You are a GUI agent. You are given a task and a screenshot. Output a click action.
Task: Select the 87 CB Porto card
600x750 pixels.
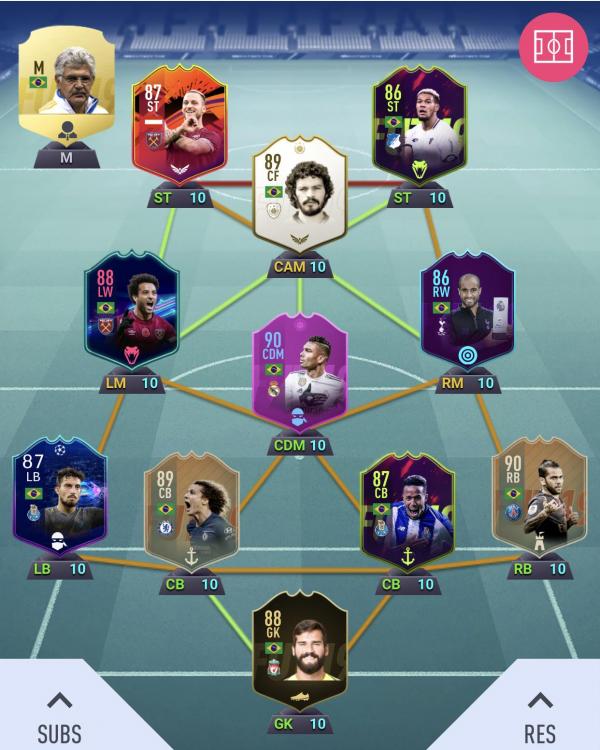[406, 506]
